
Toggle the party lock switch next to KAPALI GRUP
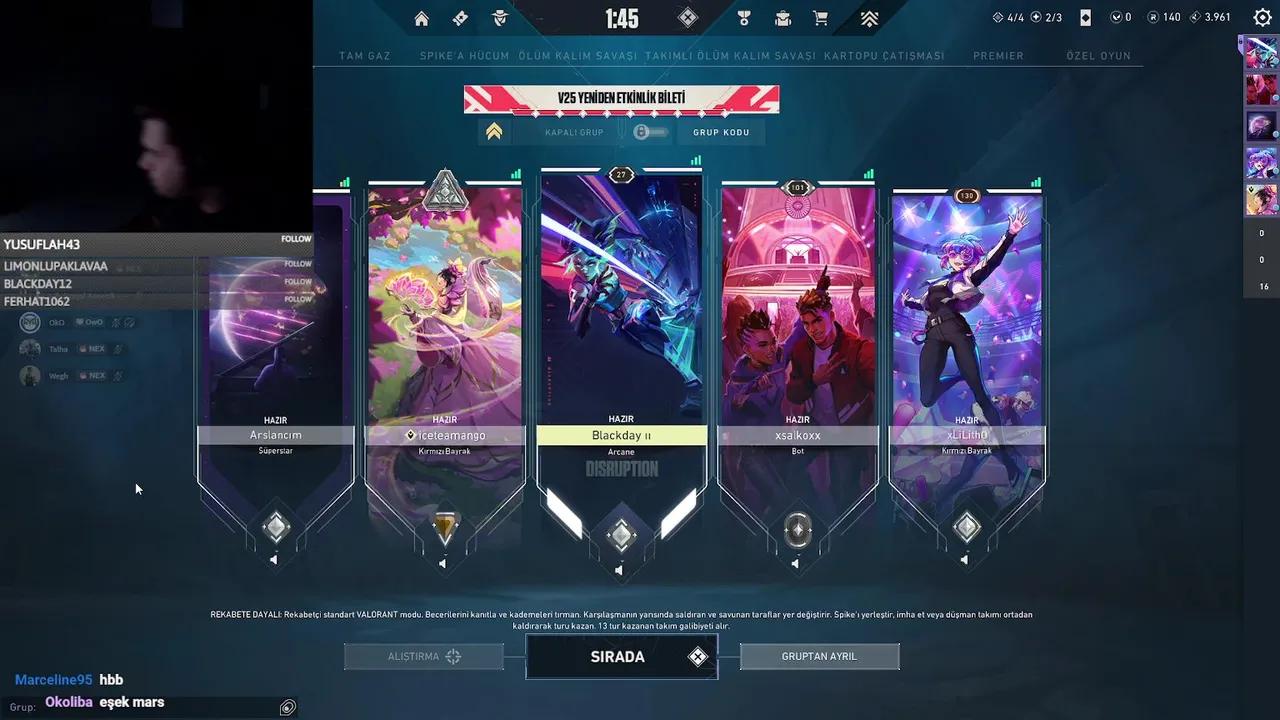[649, 131]
